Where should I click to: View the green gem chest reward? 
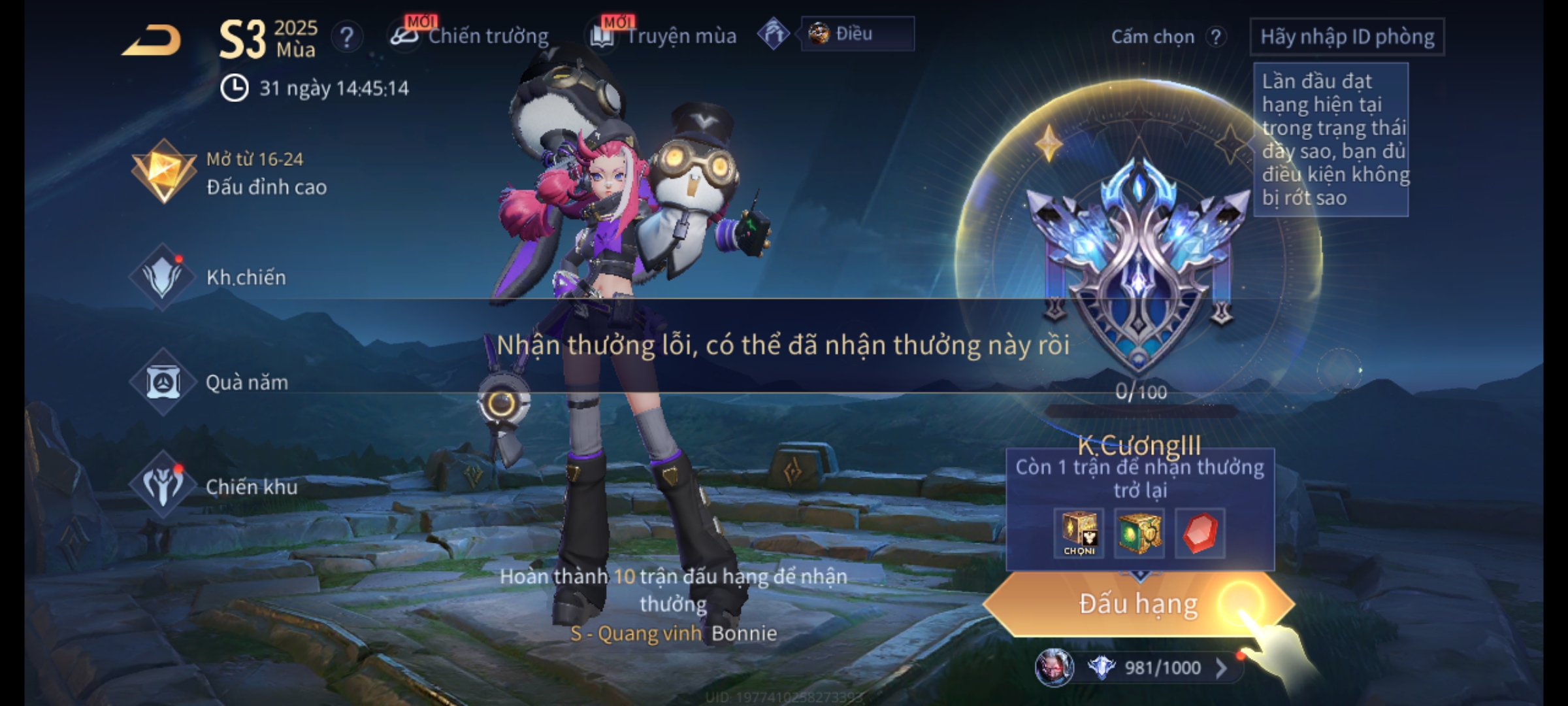tap(1139, 533)
